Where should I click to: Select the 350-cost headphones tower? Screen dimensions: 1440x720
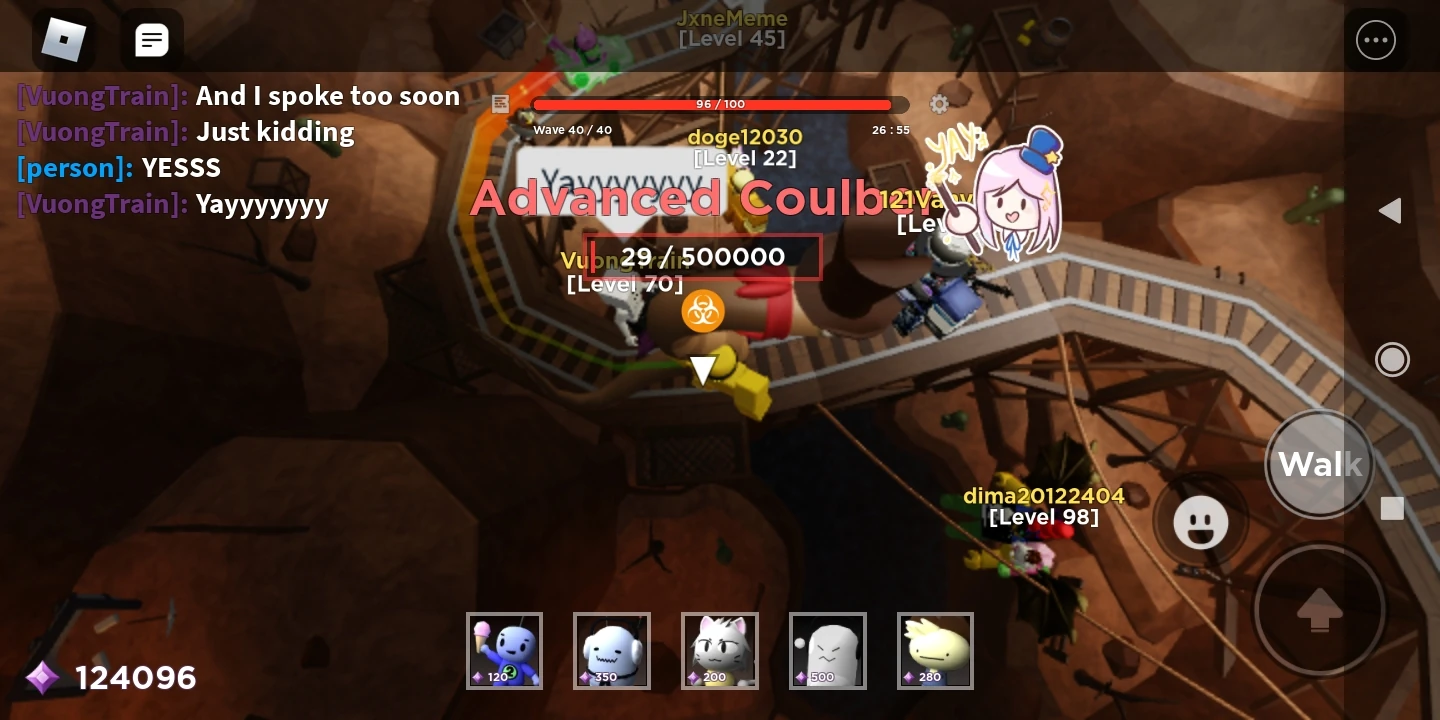tap(612, 650)
